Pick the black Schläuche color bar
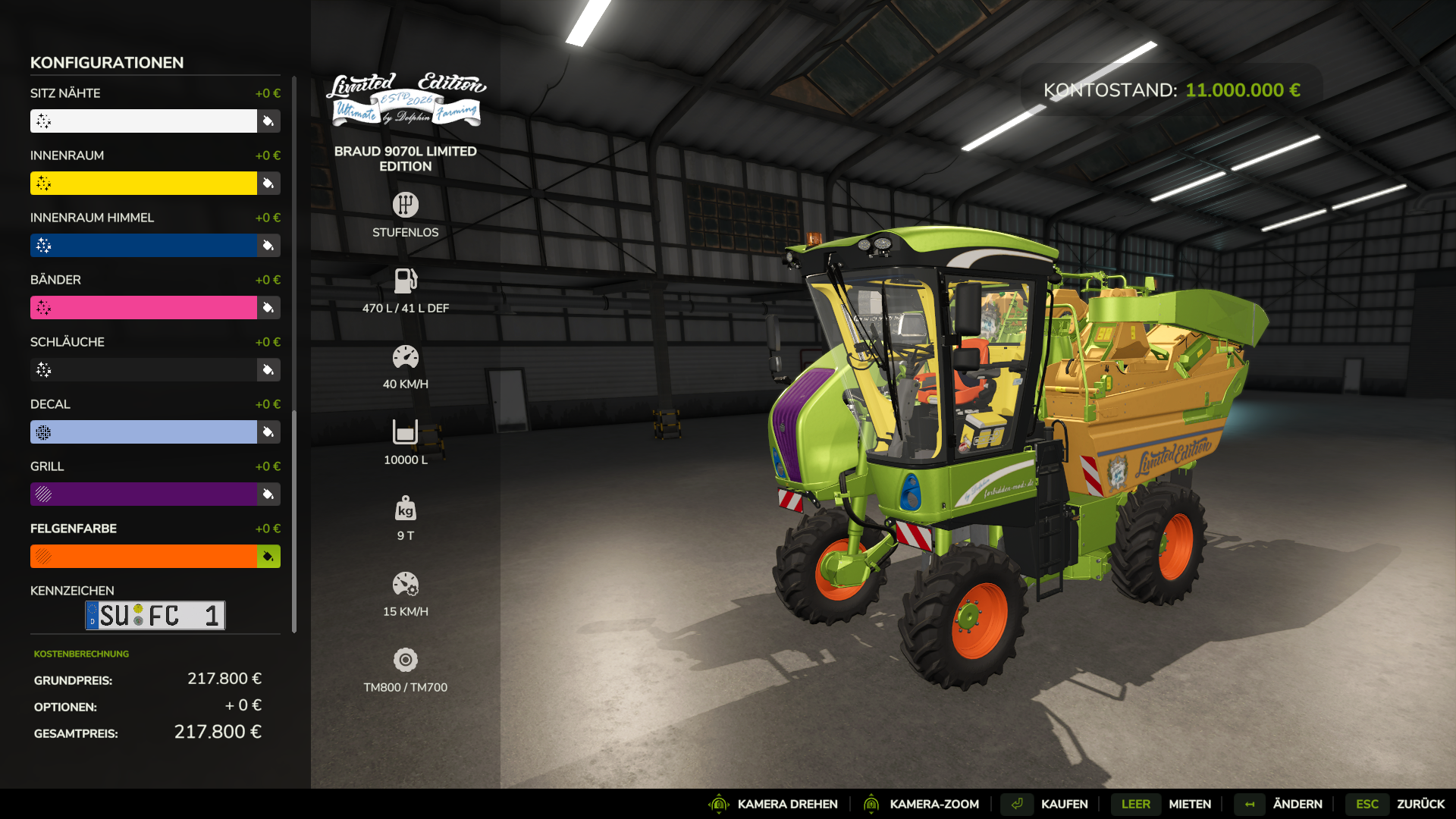The height and width of the screenshot is (819, 1456). (144, 370)
